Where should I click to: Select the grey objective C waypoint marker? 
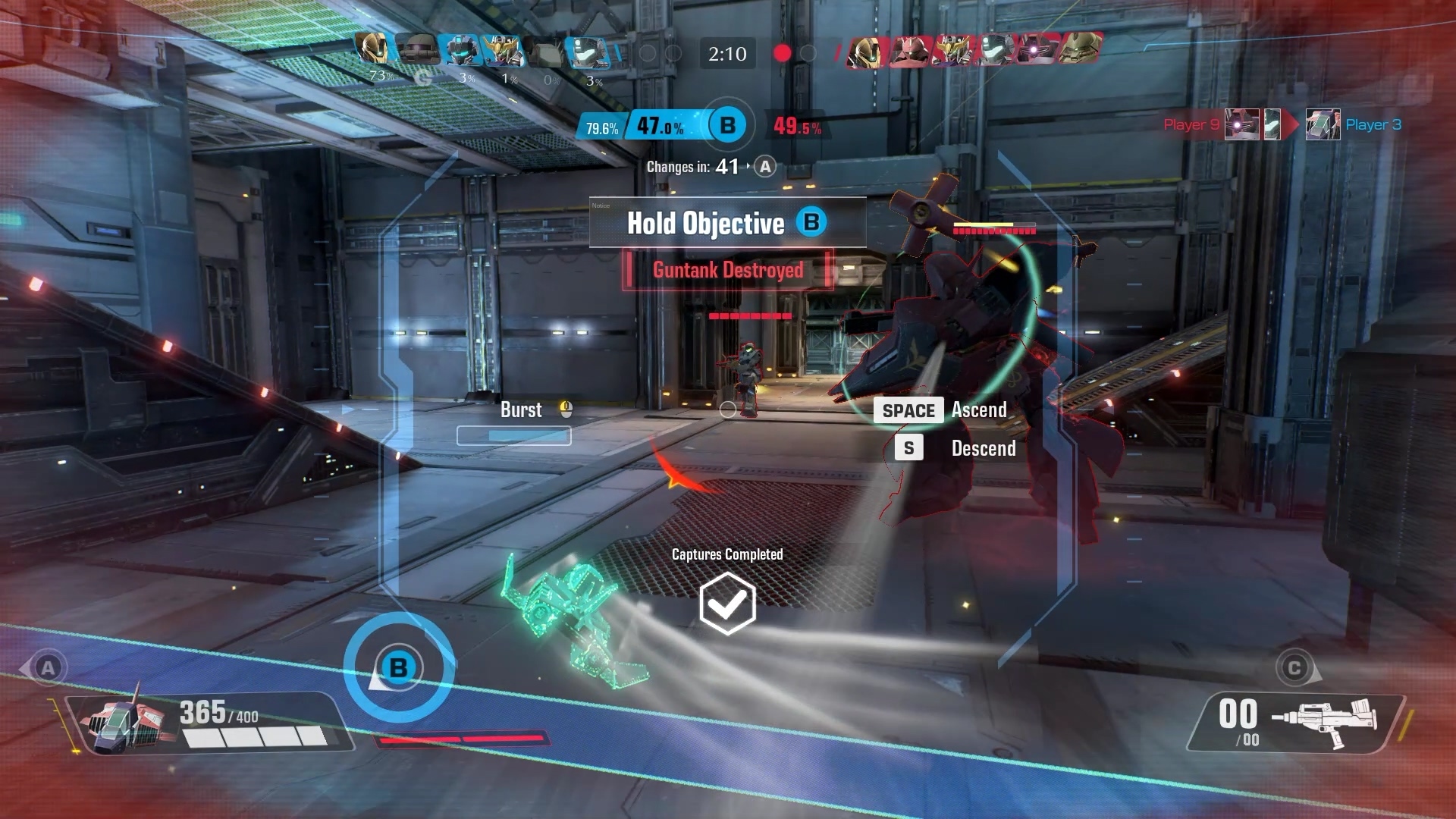point(1294,668)
